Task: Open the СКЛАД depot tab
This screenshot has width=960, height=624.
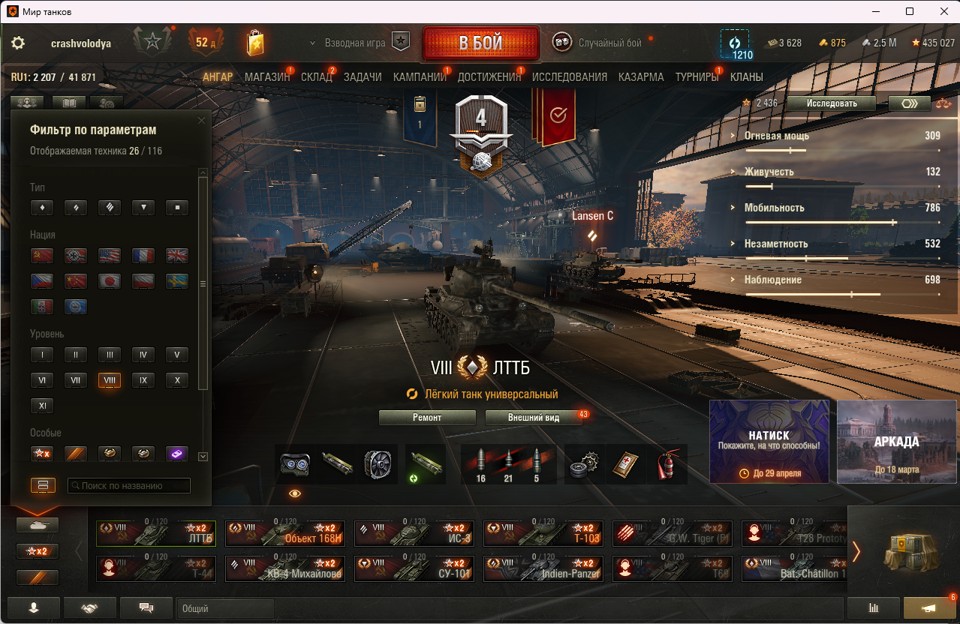Action: (316, 77)
